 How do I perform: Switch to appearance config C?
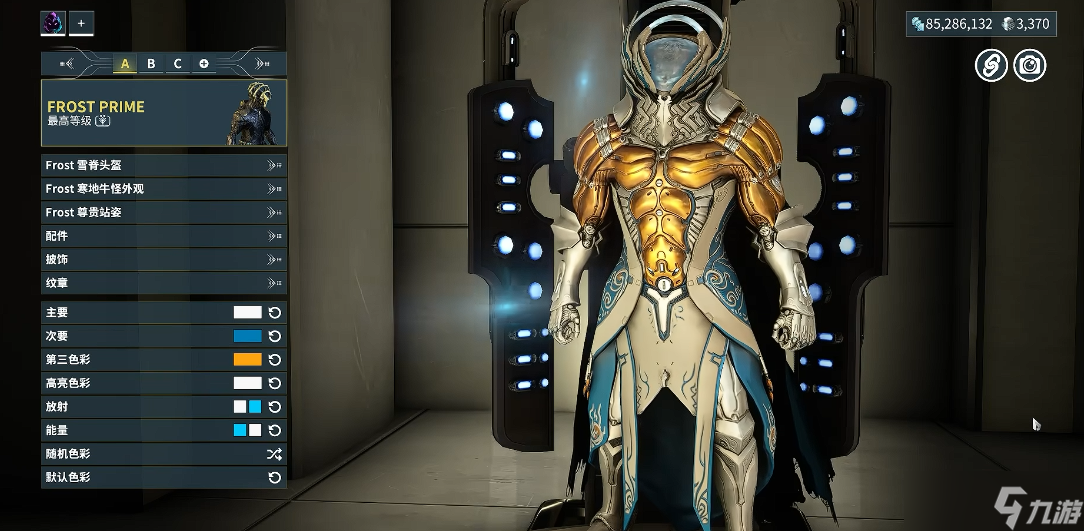pos(177,64)
